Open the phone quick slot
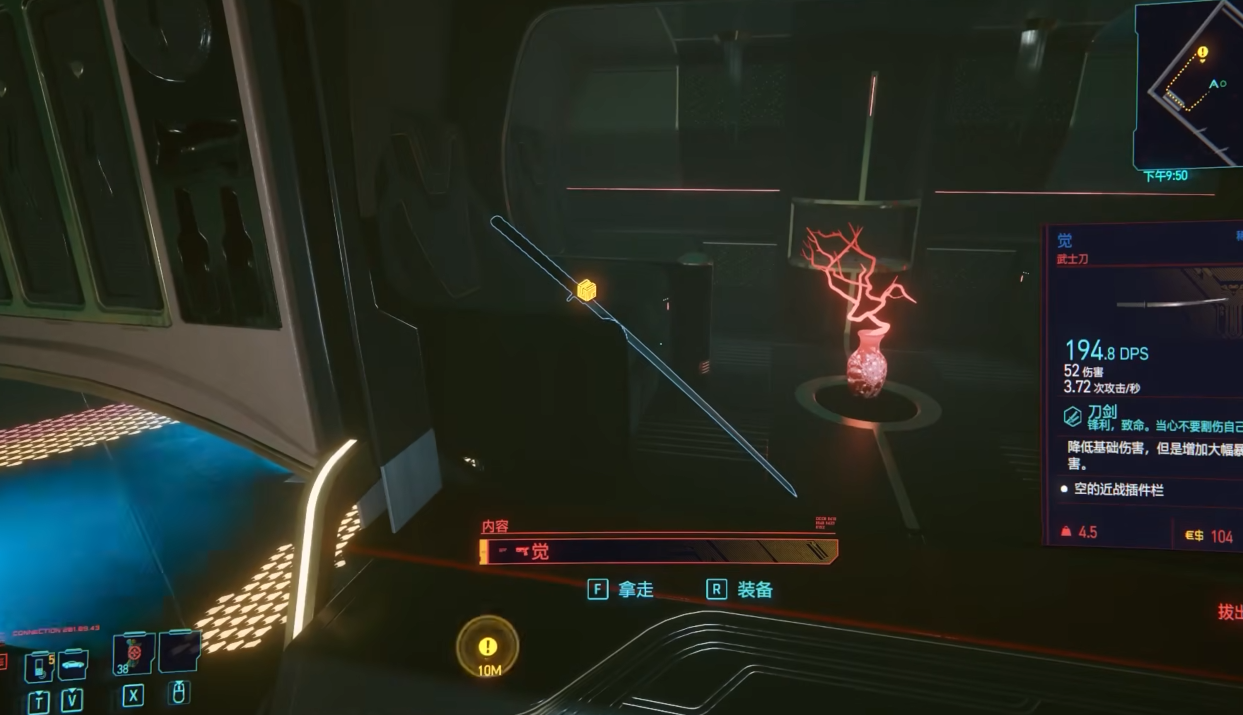 point(40,665)
